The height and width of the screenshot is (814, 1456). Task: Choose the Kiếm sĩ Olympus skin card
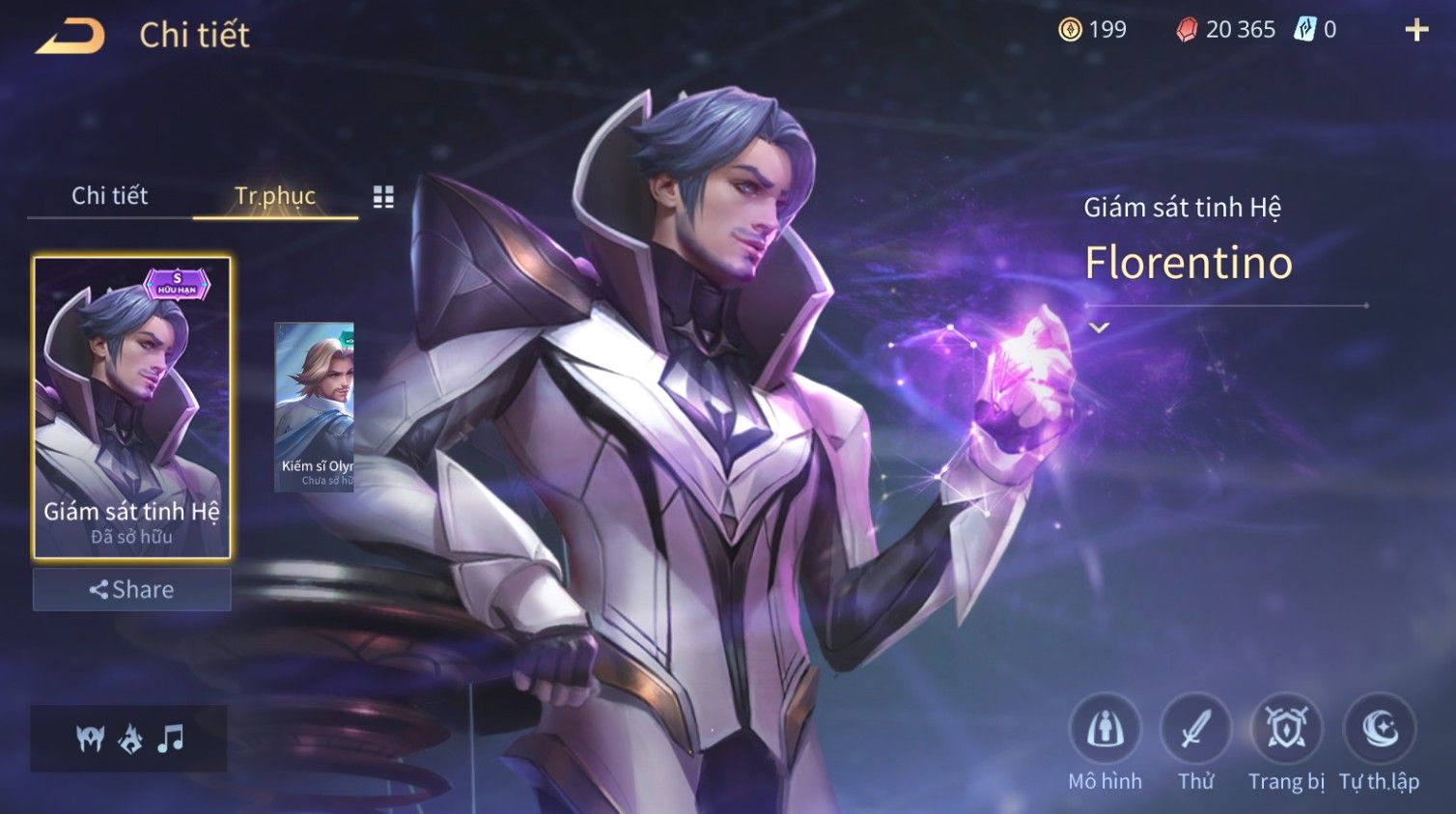pos(315,407)
